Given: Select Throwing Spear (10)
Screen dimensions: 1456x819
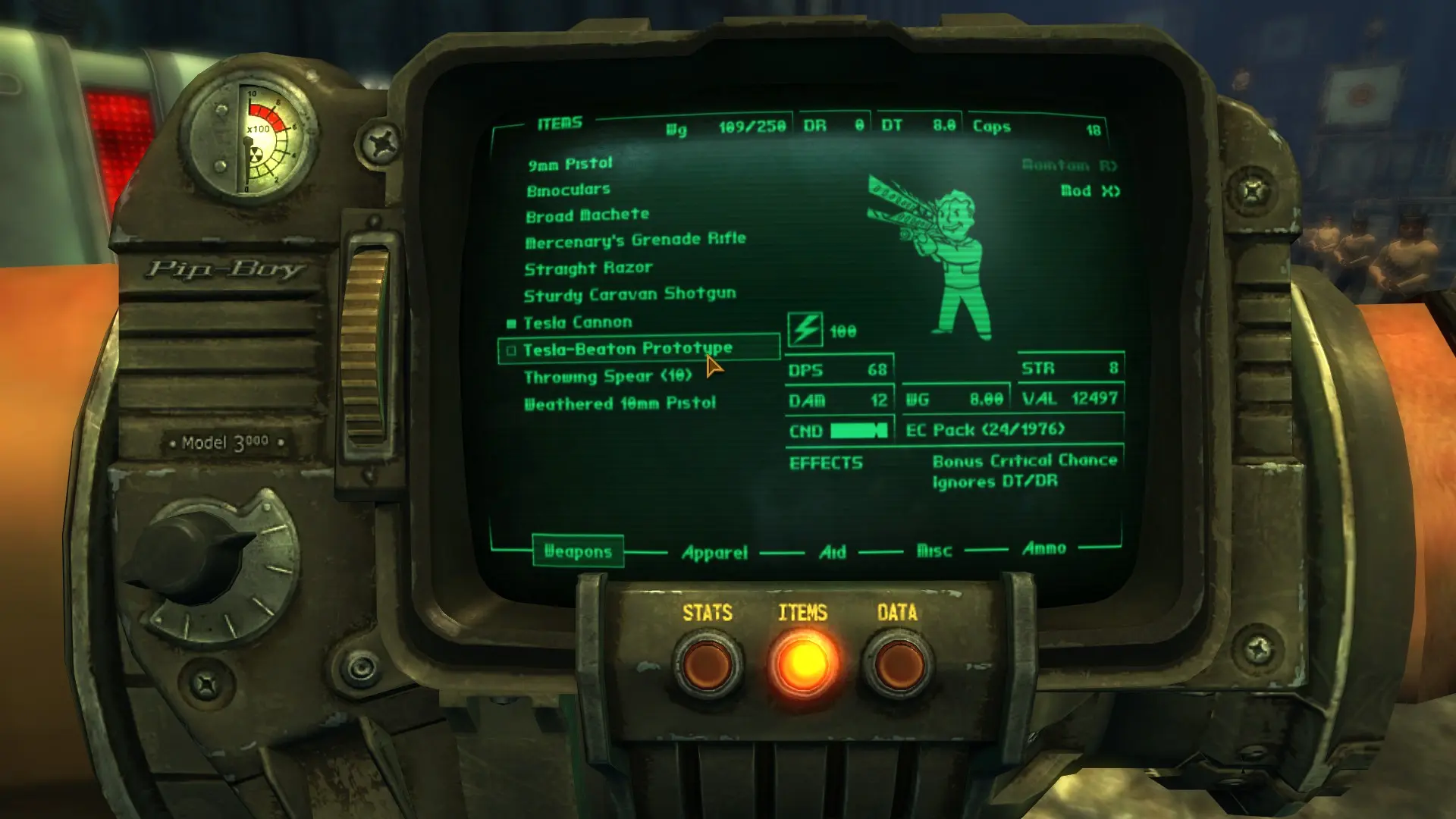Looking at the screenshot, I should point(607,376).
